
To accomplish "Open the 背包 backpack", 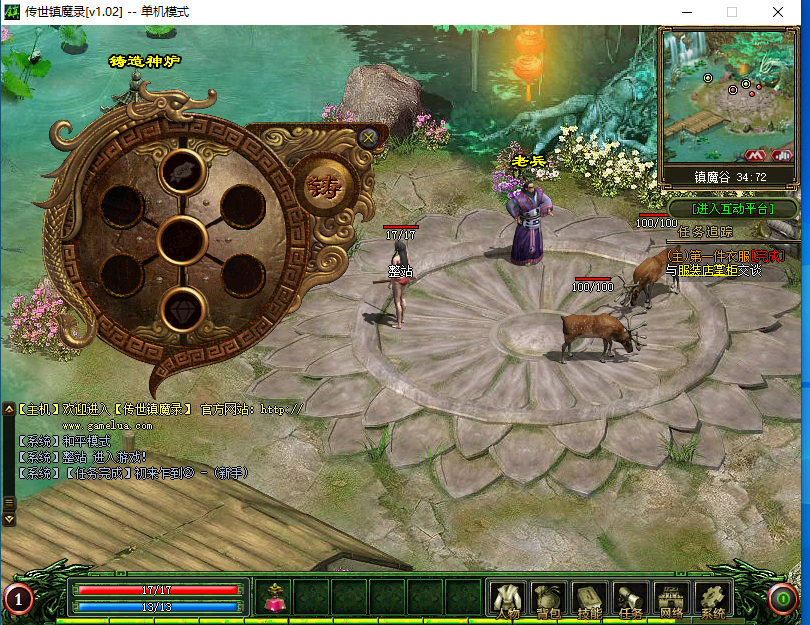I will [549, 599].
